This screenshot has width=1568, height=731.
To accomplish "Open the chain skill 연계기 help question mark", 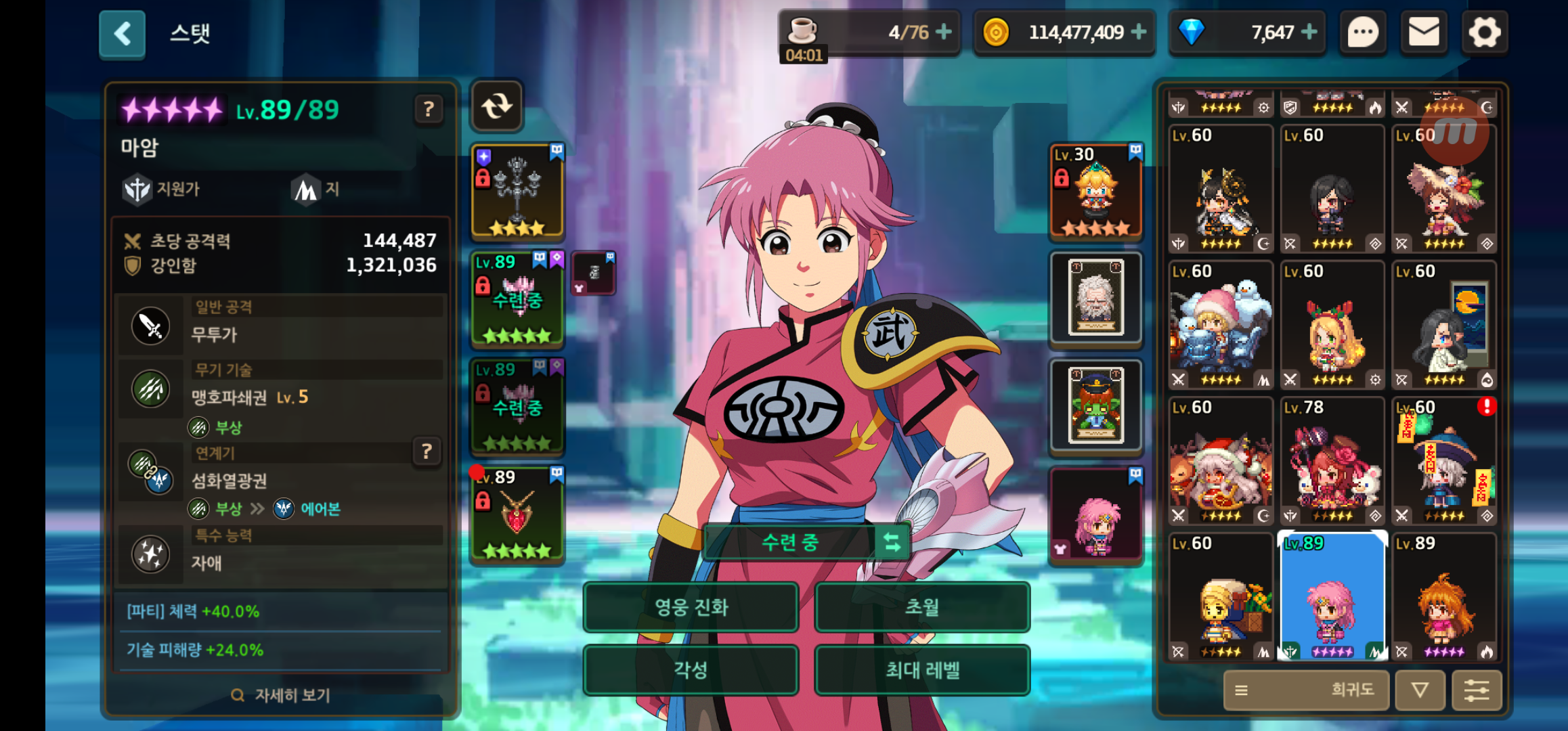I will [x=427, y=451].
